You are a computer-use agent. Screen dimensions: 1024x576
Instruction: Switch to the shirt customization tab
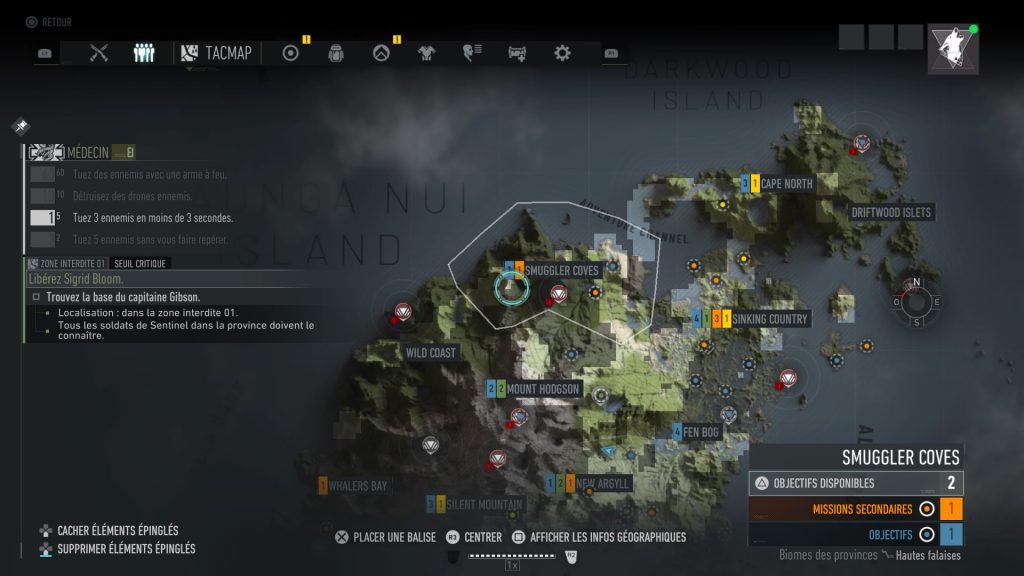point(427,53)
